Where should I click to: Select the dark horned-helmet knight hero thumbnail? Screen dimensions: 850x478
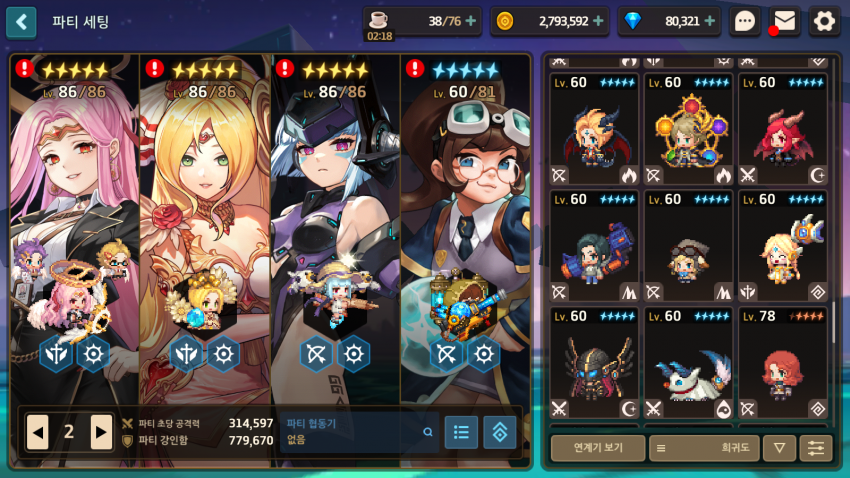click(x=597, y=363)
